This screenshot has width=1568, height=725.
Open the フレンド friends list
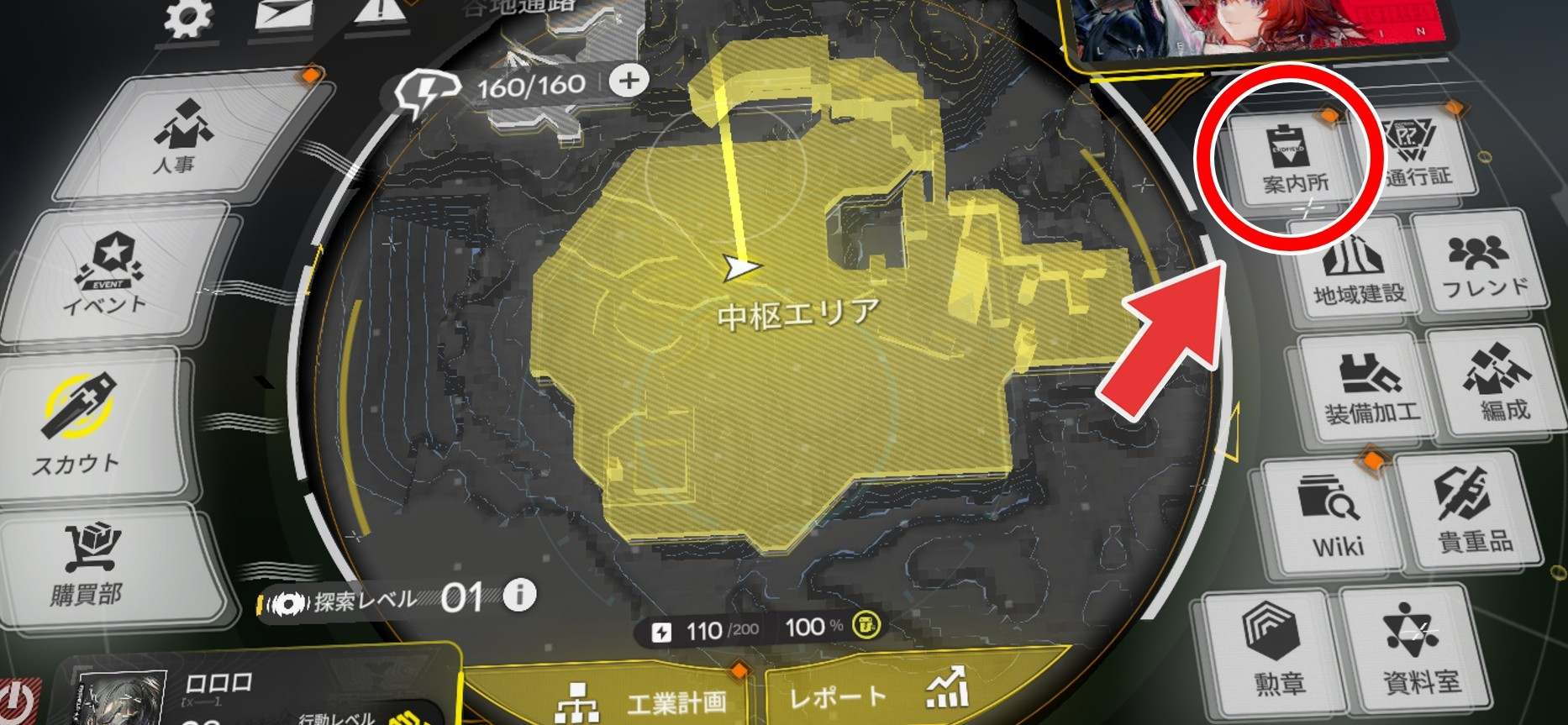click(1484, 265)
